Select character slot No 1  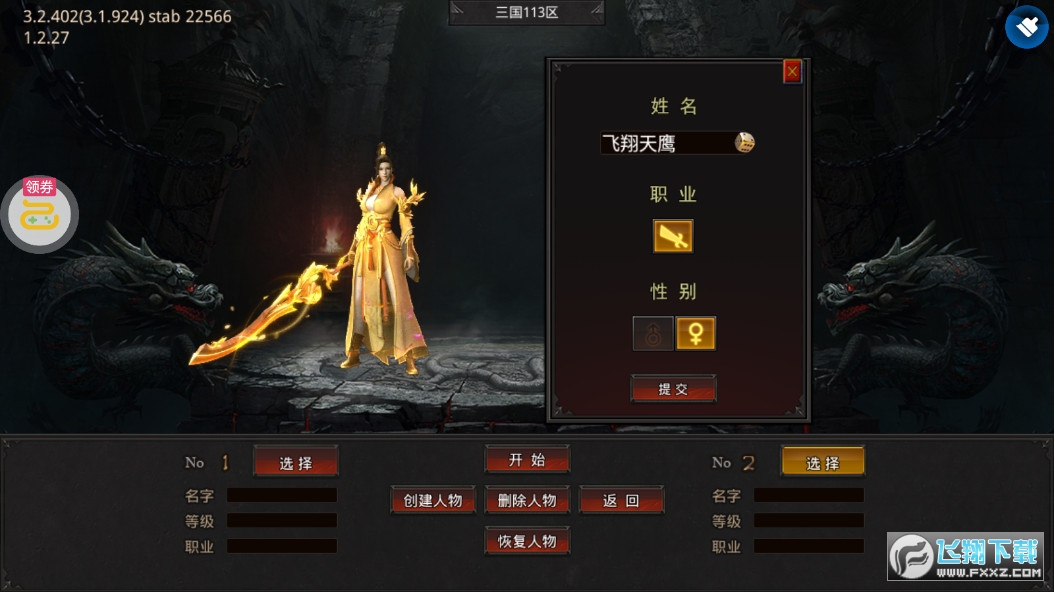[x=295, y=462]
